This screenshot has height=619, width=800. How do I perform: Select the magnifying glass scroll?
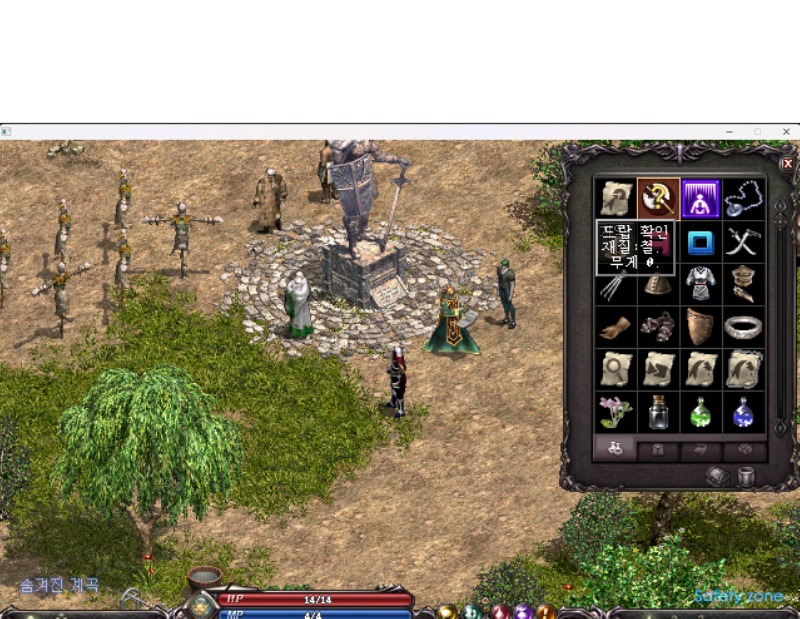(615, 369)
